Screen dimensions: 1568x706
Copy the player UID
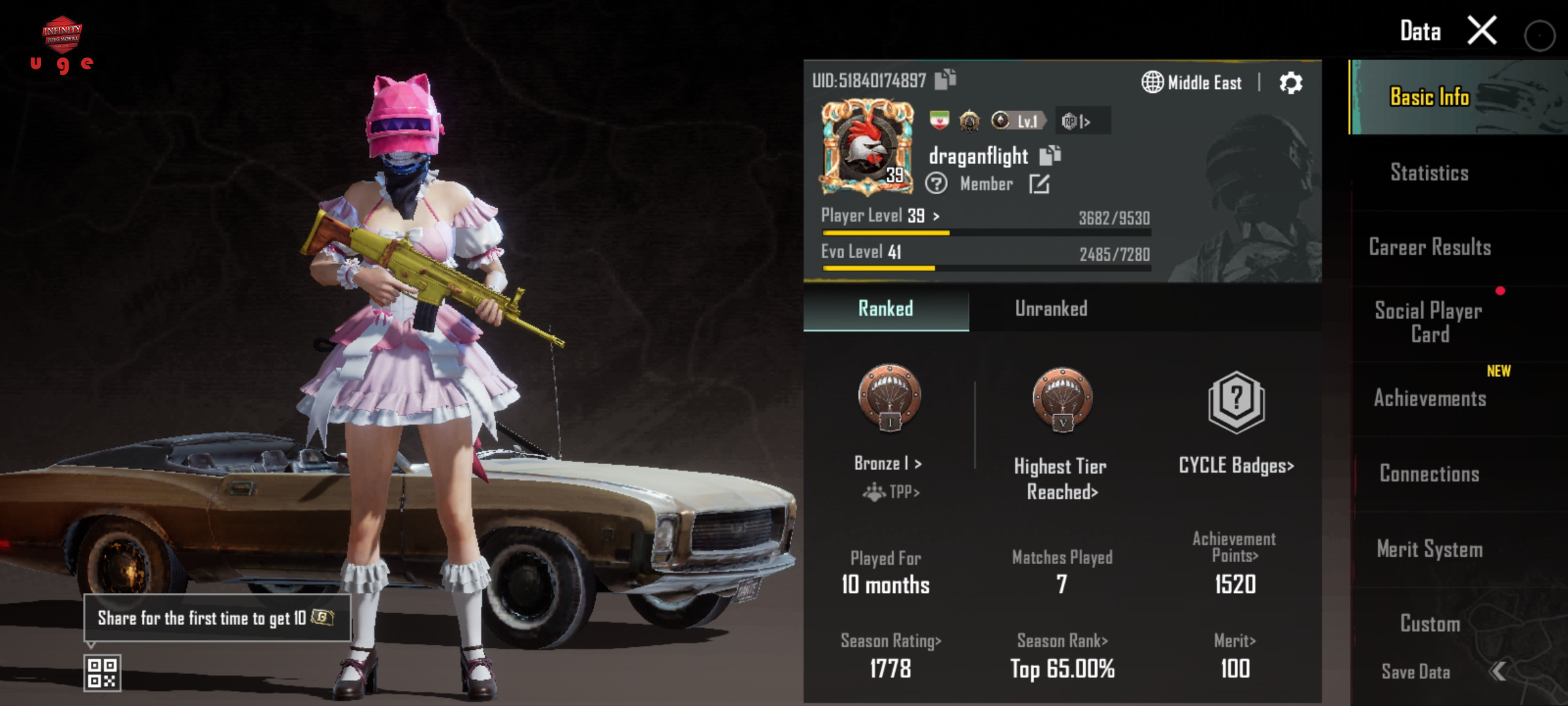945,80
